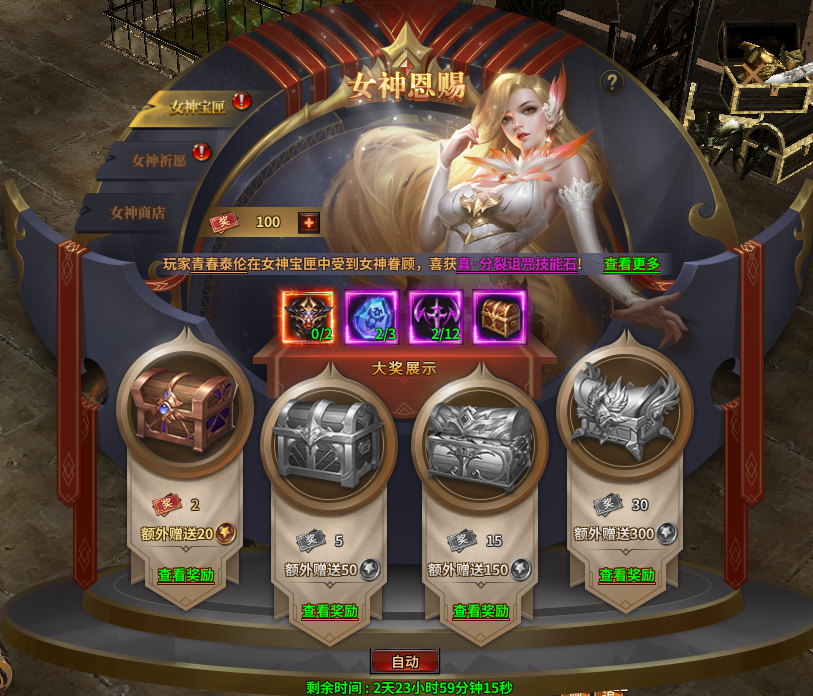Screen dimensions: 813x696
Task: Open the silver chest costing 15 tickets
Action: pyautogui.click(x=479, y=441)
